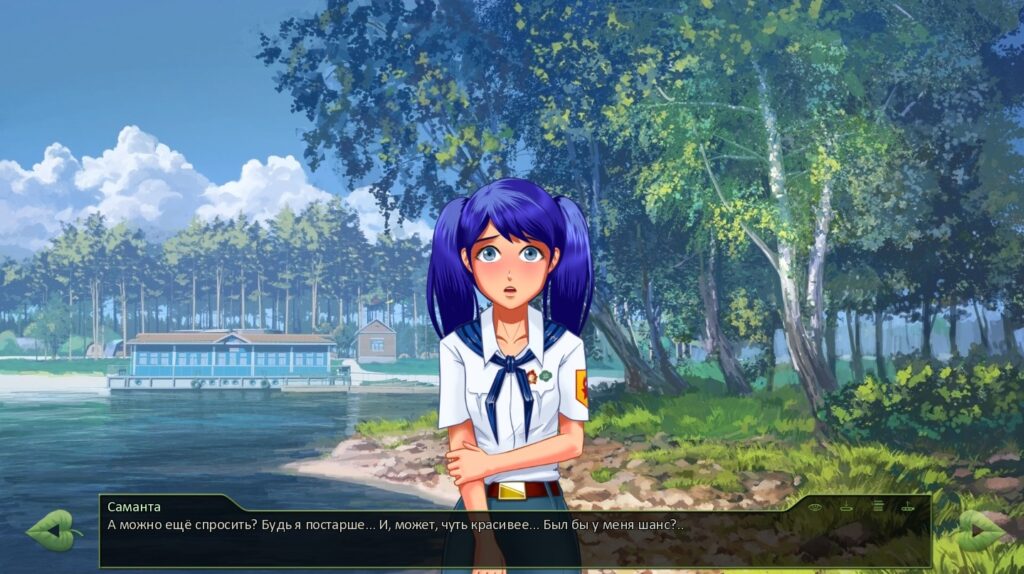Click the left green leaf back arrow
The width and height of the screenshot is (1024, 574).
54,531
